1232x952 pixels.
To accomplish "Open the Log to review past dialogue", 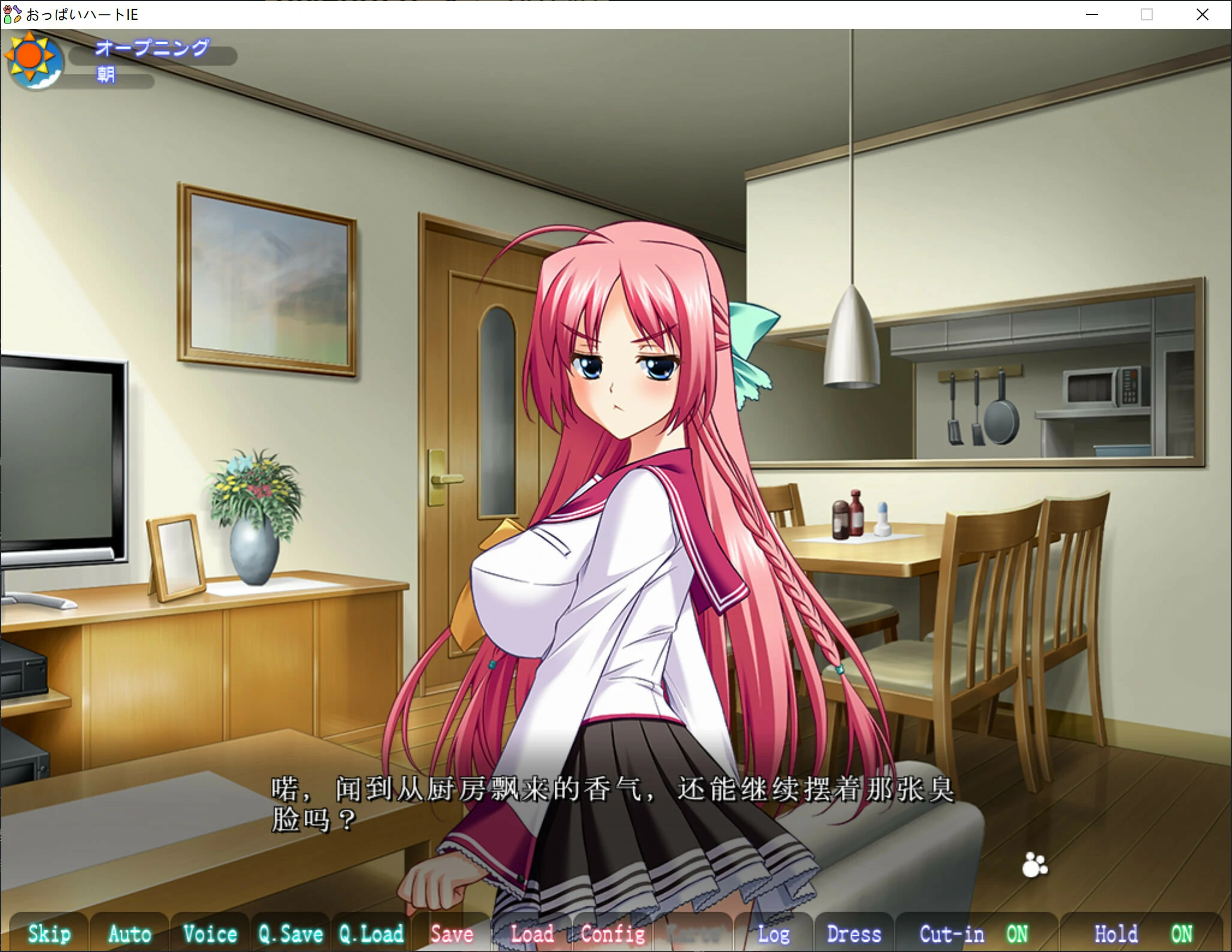I will pyautogui.click(x=775, y=933).
